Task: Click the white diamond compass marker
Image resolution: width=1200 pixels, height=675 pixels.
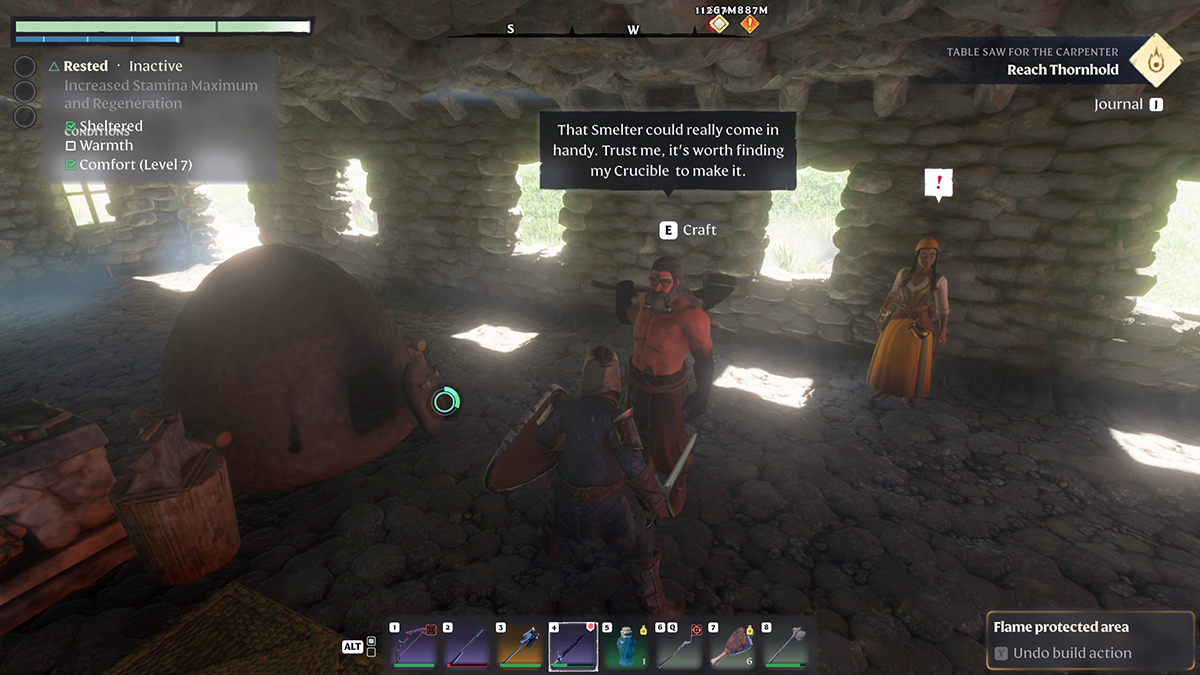Action: tap(720, 24)
